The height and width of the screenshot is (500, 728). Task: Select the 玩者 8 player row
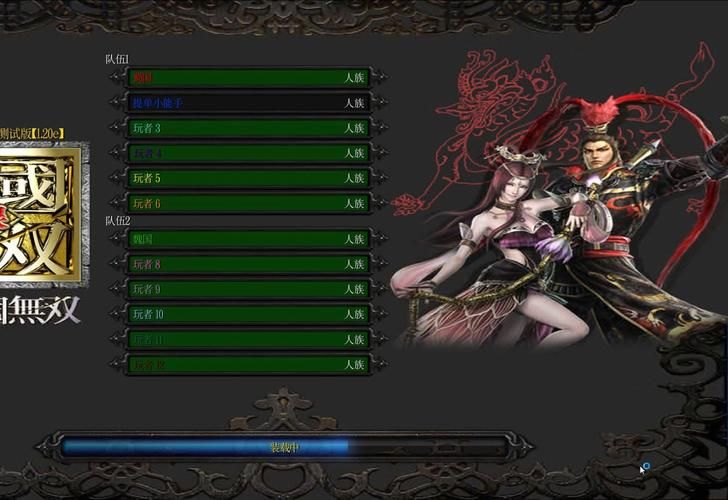coord(247,264)
